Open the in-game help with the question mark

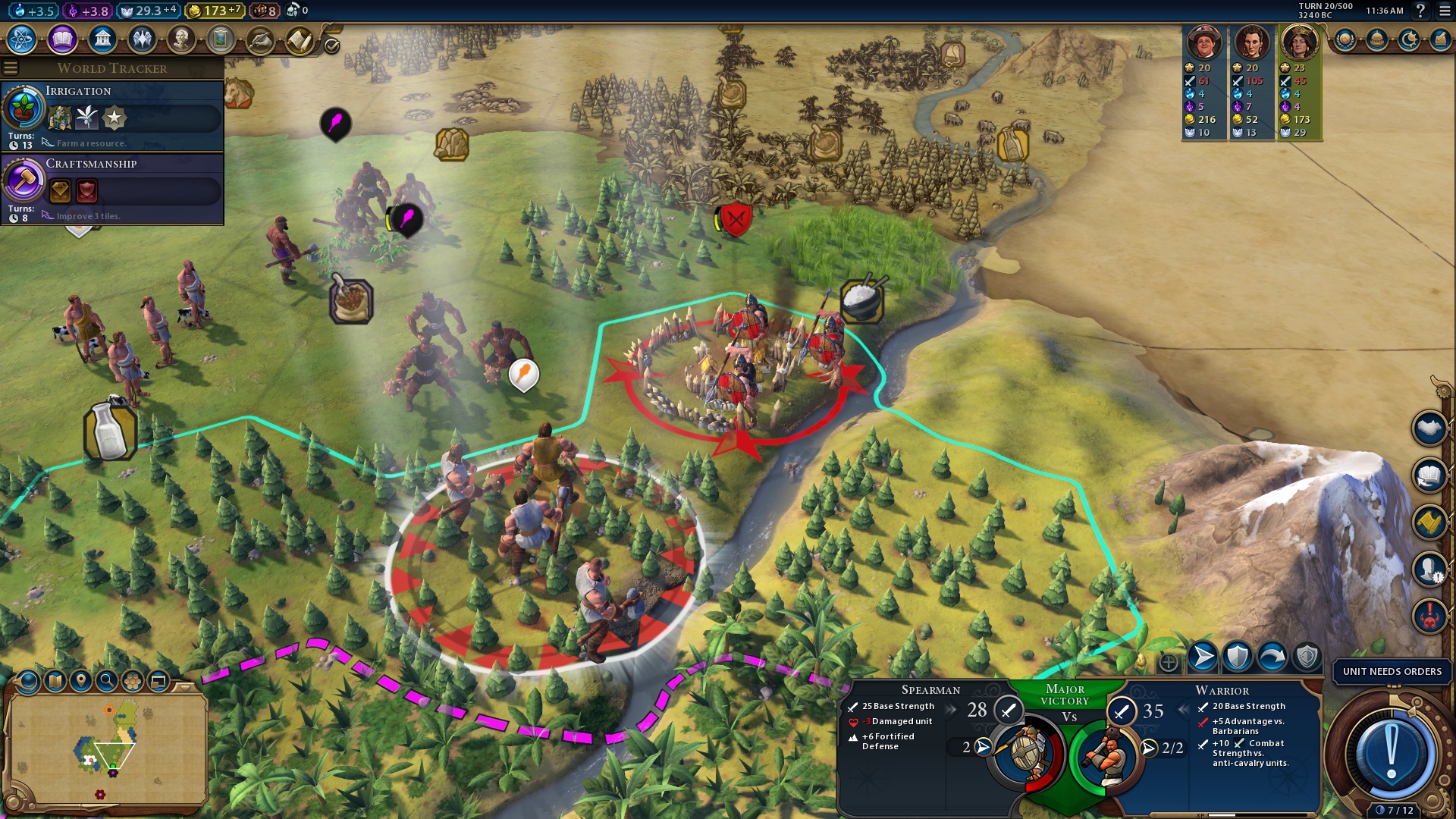click(1420, 11)
